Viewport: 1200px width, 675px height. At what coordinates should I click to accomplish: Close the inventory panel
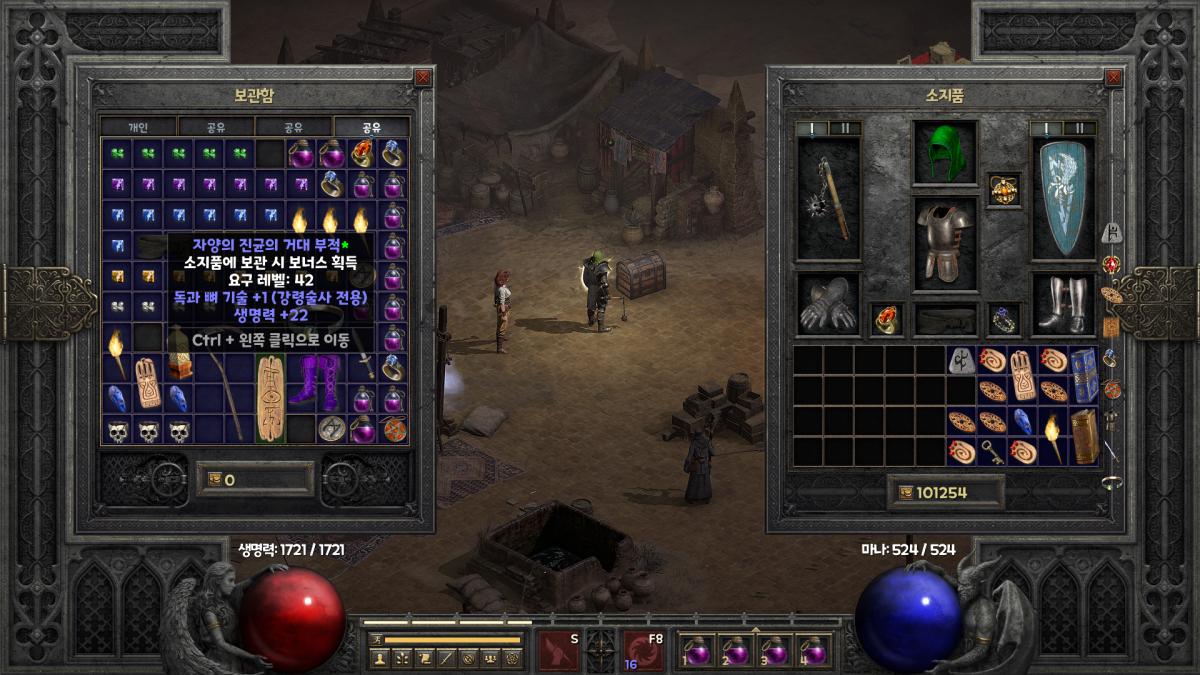tap(1113, 77)
